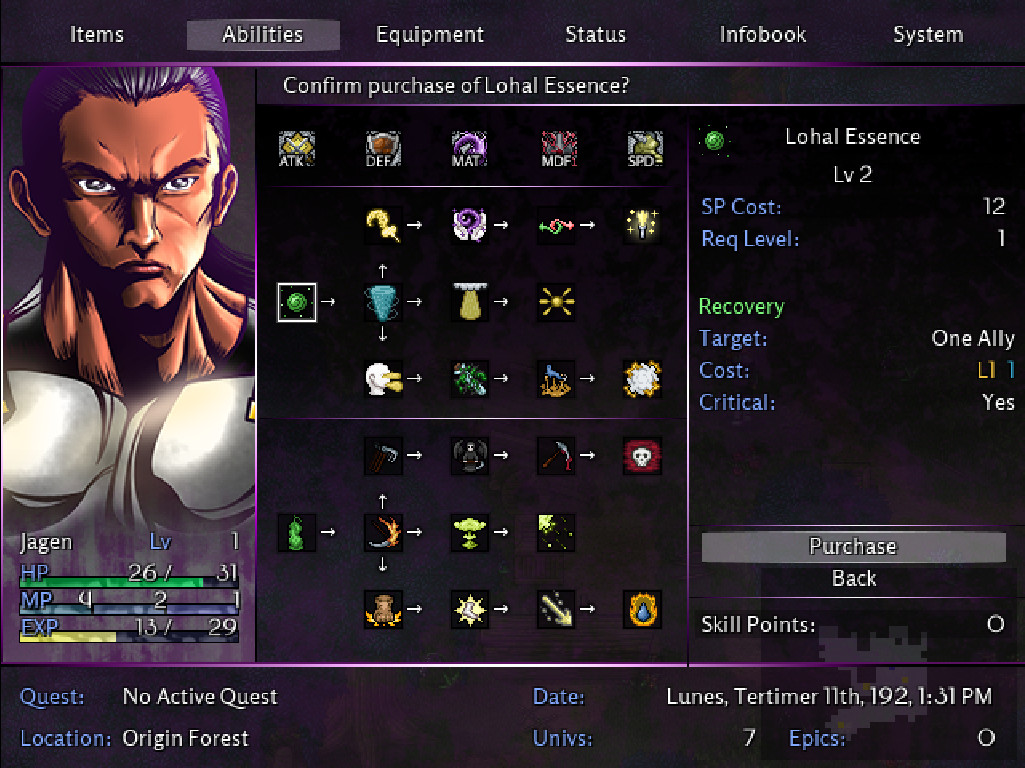The image size is (1025, 768).
Task: Show the Status tab
Action: (595, 35)
